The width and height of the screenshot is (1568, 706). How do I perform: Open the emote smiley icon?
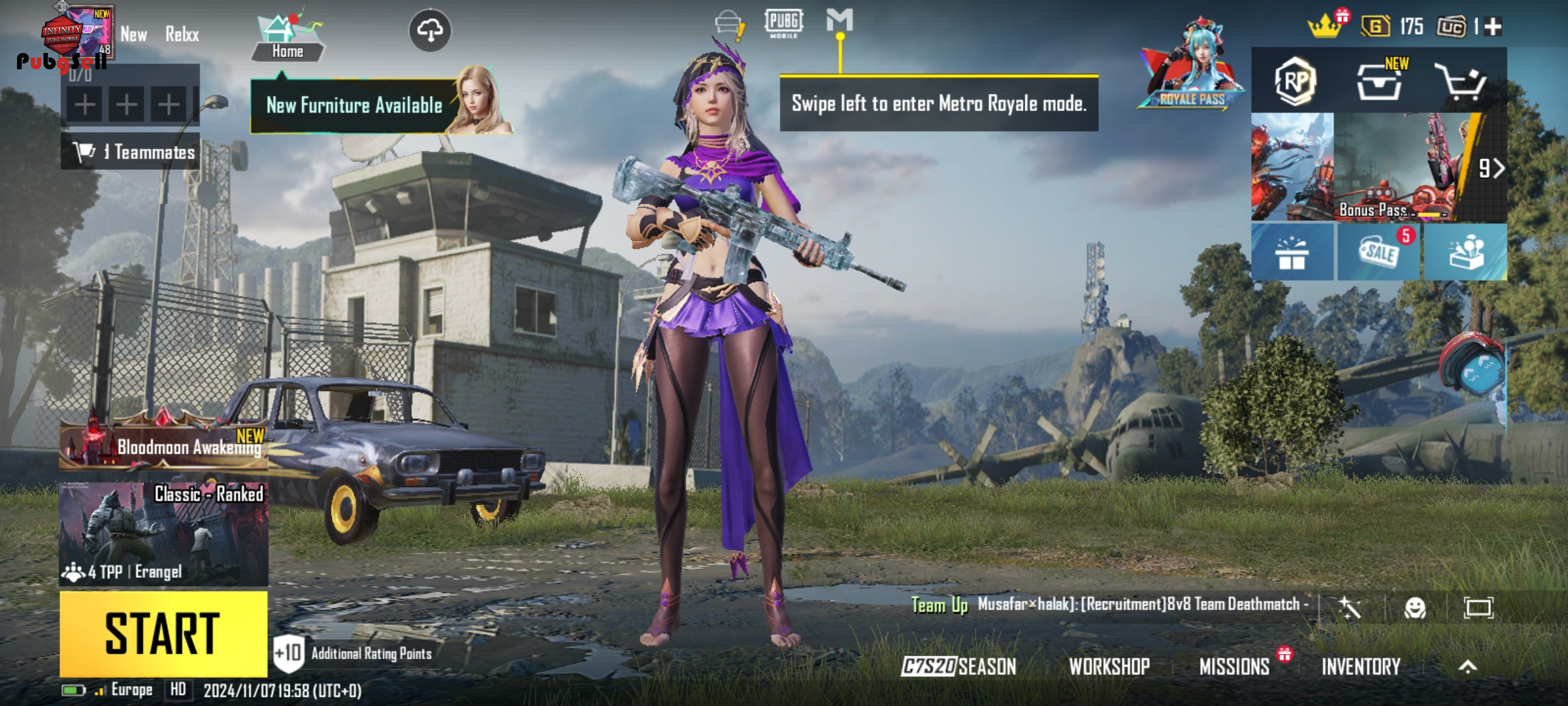point(1414,608)
